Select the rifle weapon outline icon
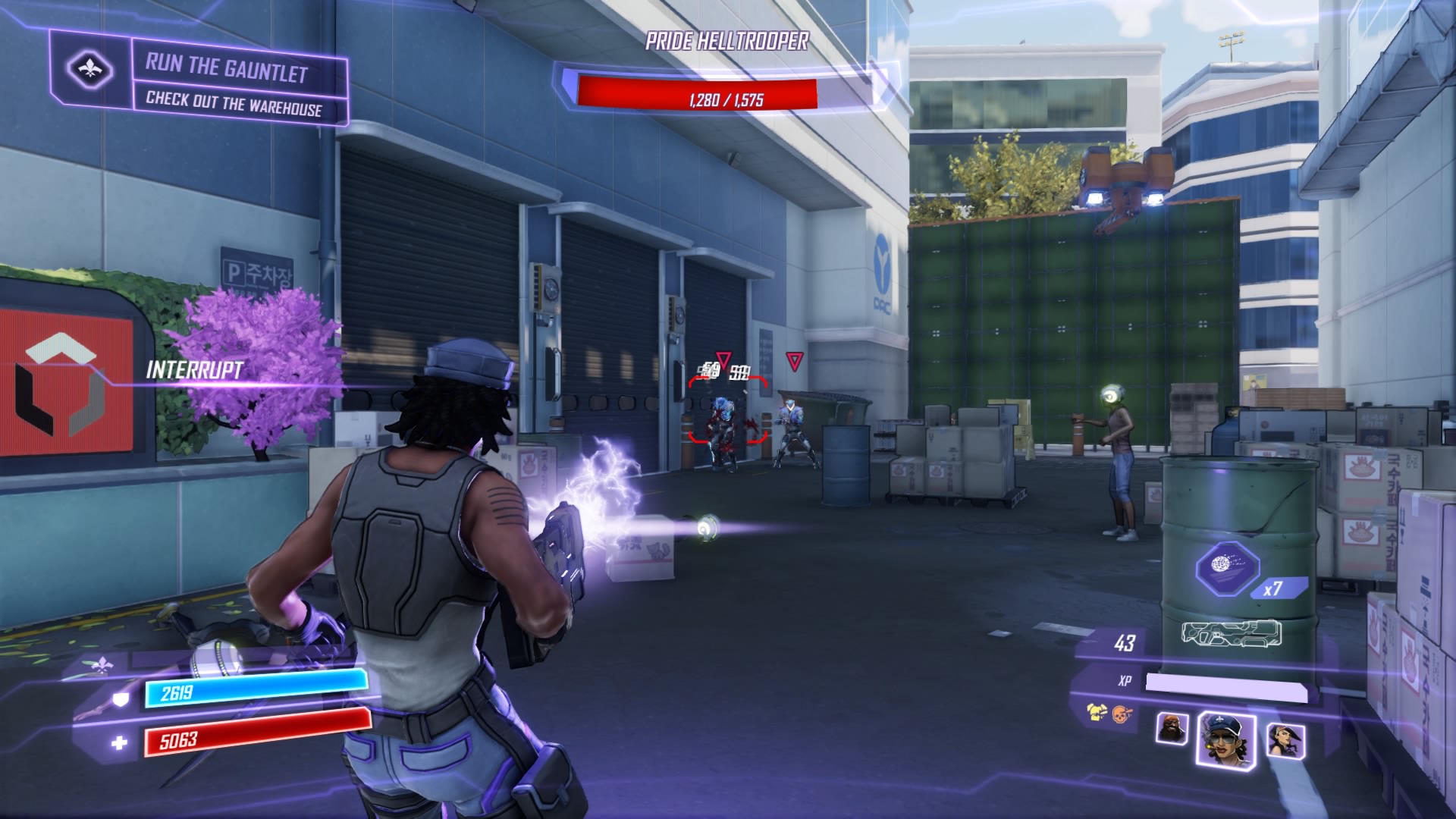 1231,634
